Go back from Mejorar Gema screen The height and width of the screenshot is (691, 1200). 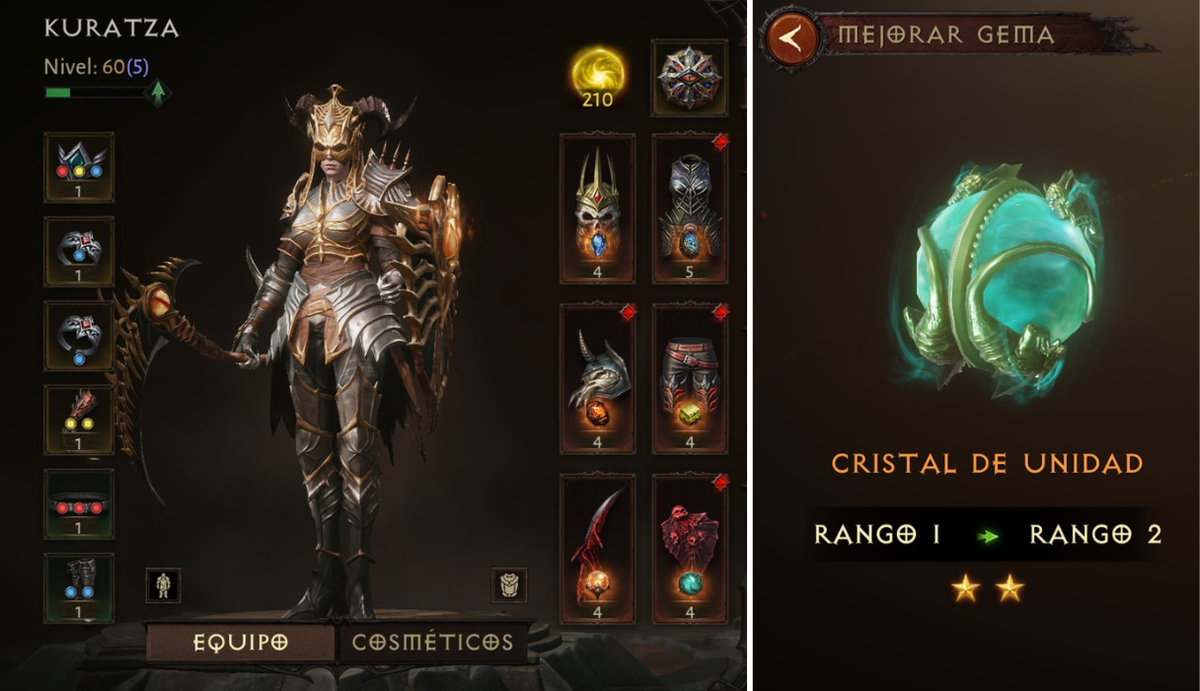point(791,39)
